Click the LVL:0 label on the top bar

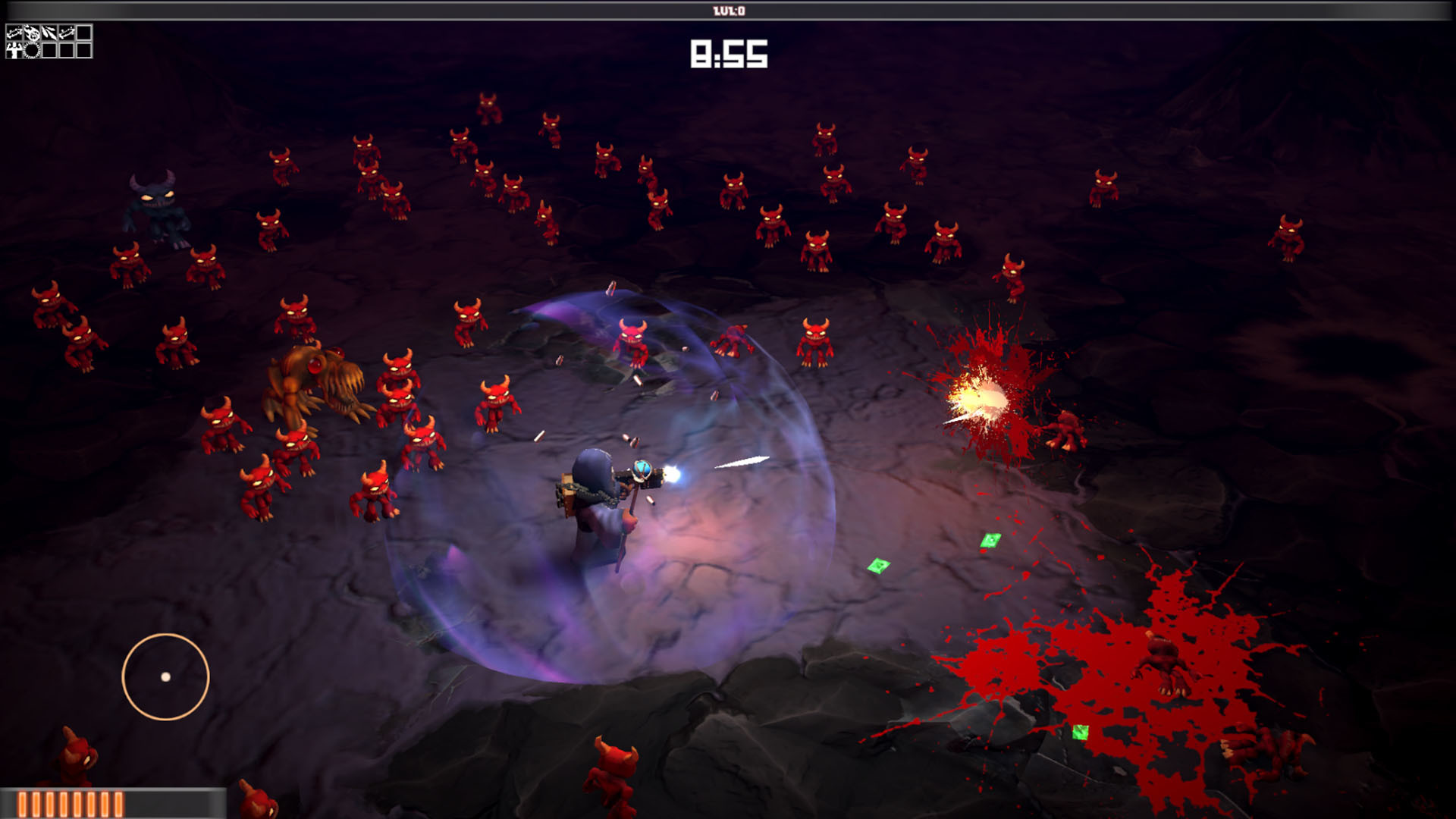click(x=726, y=11)
